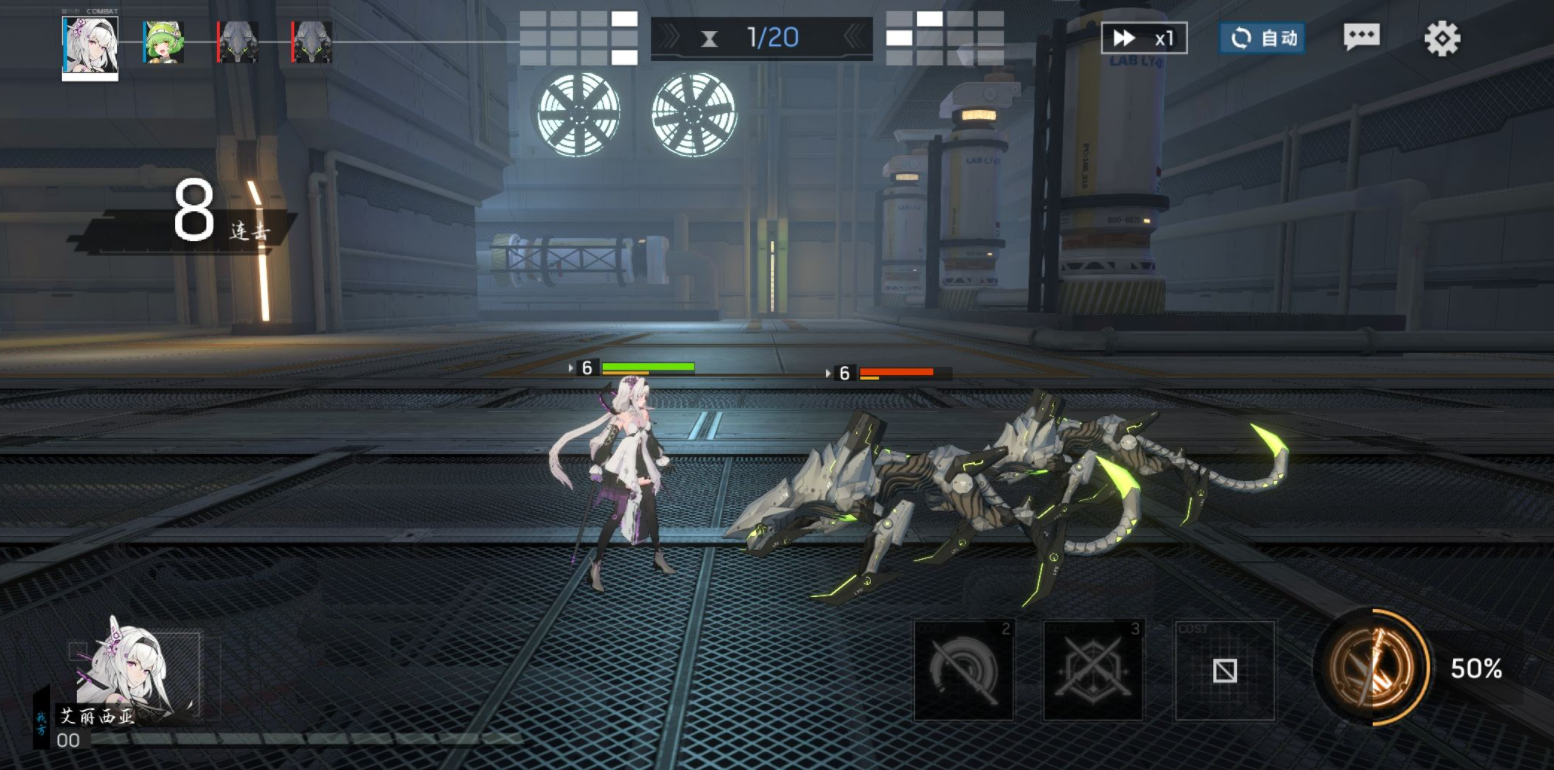The height and width of the screenshot is (770, 1554).
Task: Select the green-haired character in turn order
Action: pyautogui.click(x=163, y=43)
